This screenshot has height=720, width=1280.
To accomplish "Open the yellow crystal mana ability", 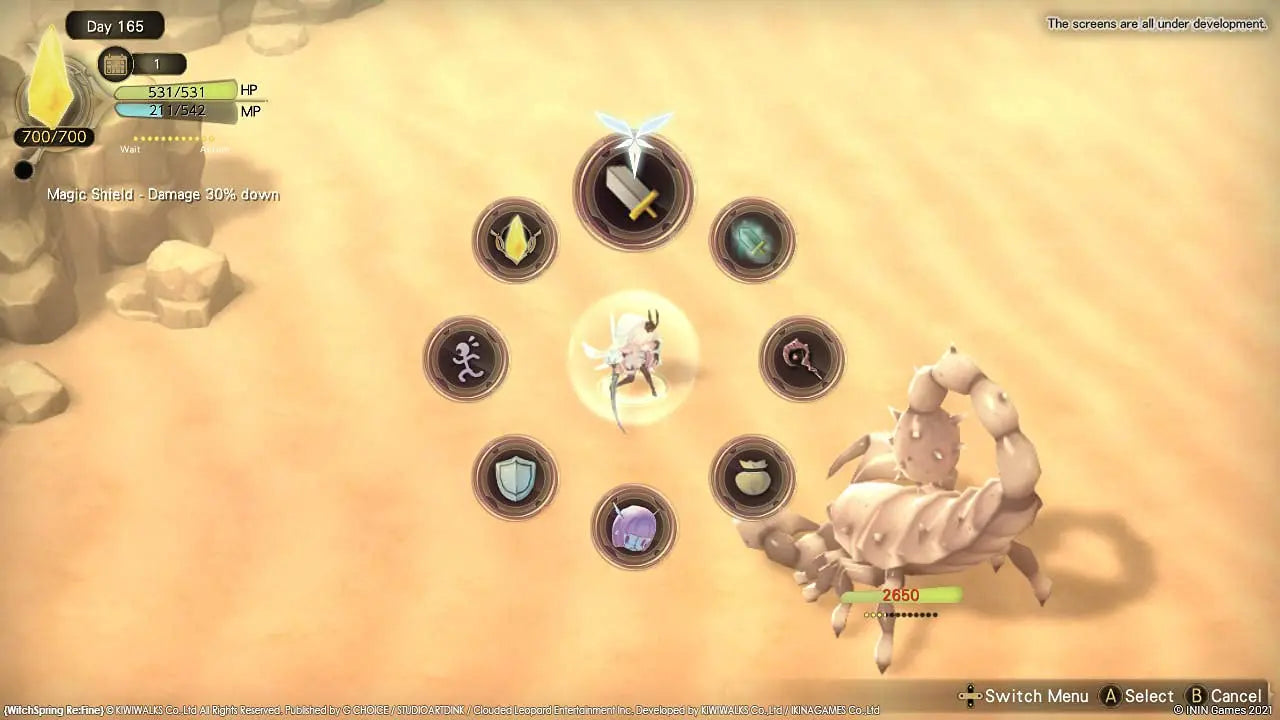I will [514, 240].
